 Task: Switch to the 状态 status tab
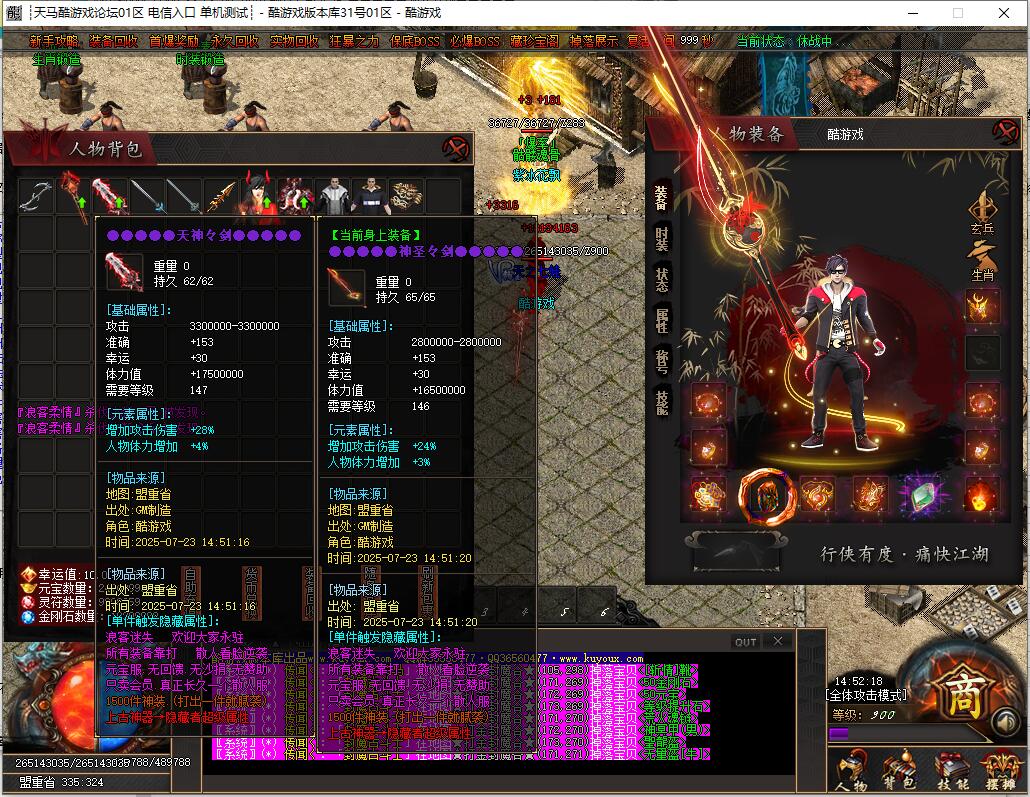(662, 279)
